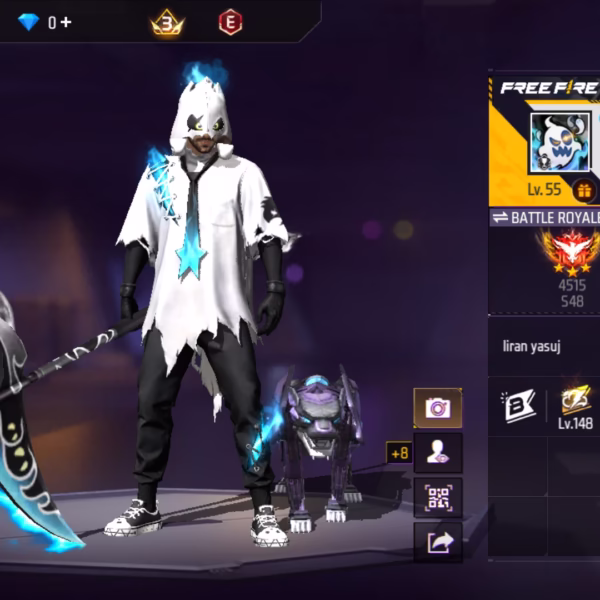Tap the red hexagon E badge
600x600 pixels.
(x=230, y=21)
